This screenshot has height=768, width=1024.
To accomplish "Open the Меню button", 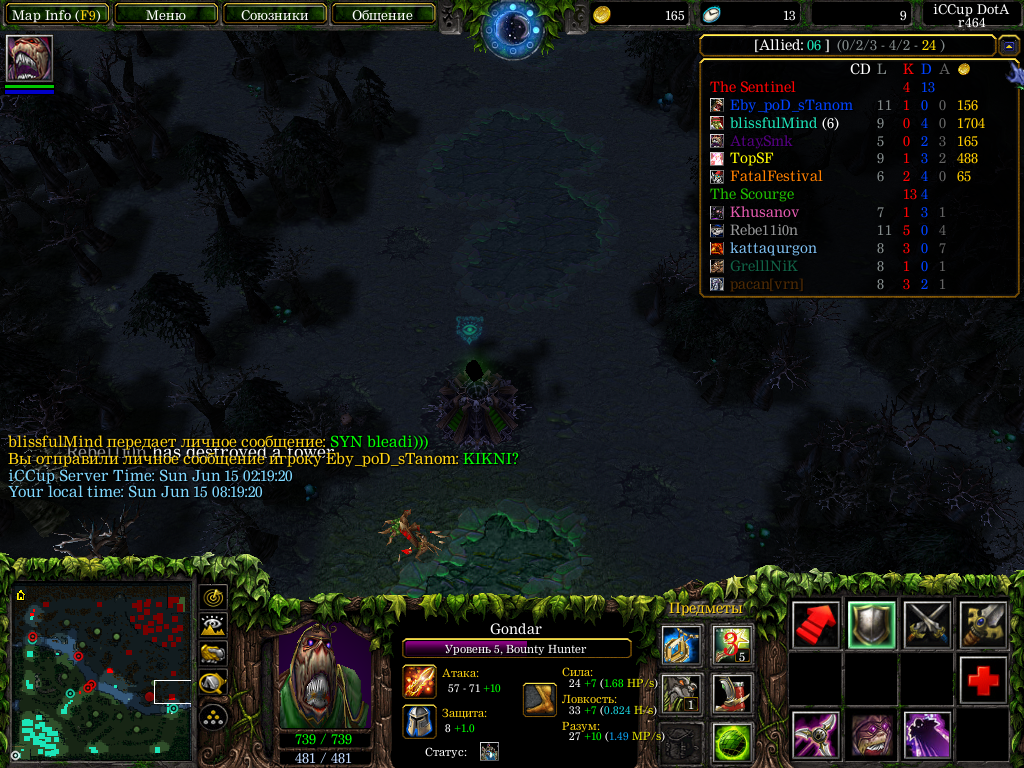I will [166, 15].
